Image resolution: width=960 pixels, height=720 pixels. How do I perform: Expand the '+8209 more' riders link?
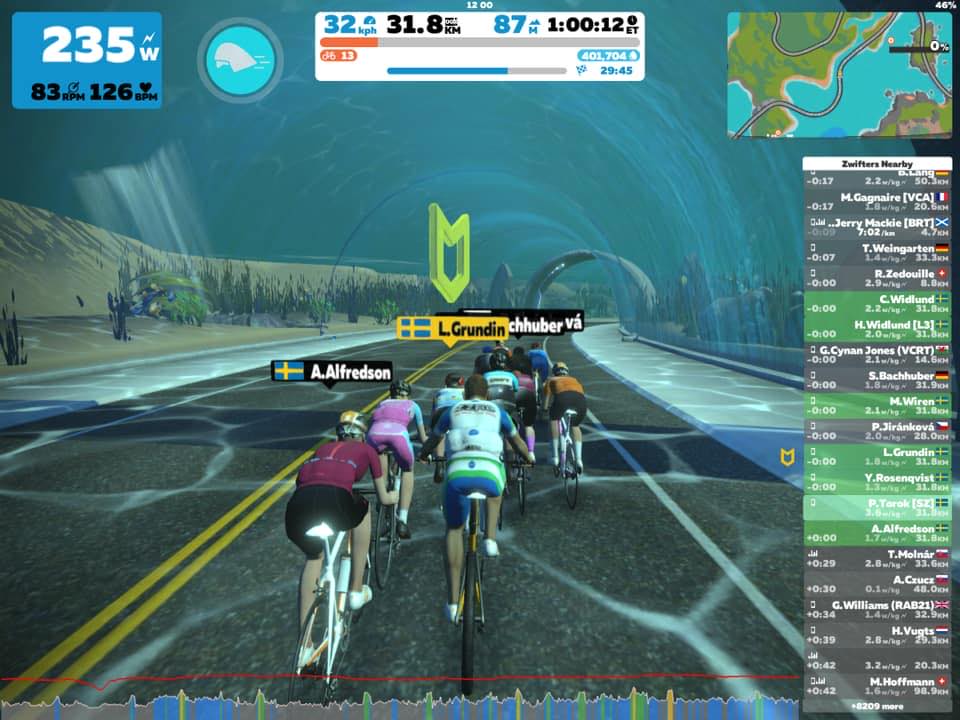pos(876,705)
